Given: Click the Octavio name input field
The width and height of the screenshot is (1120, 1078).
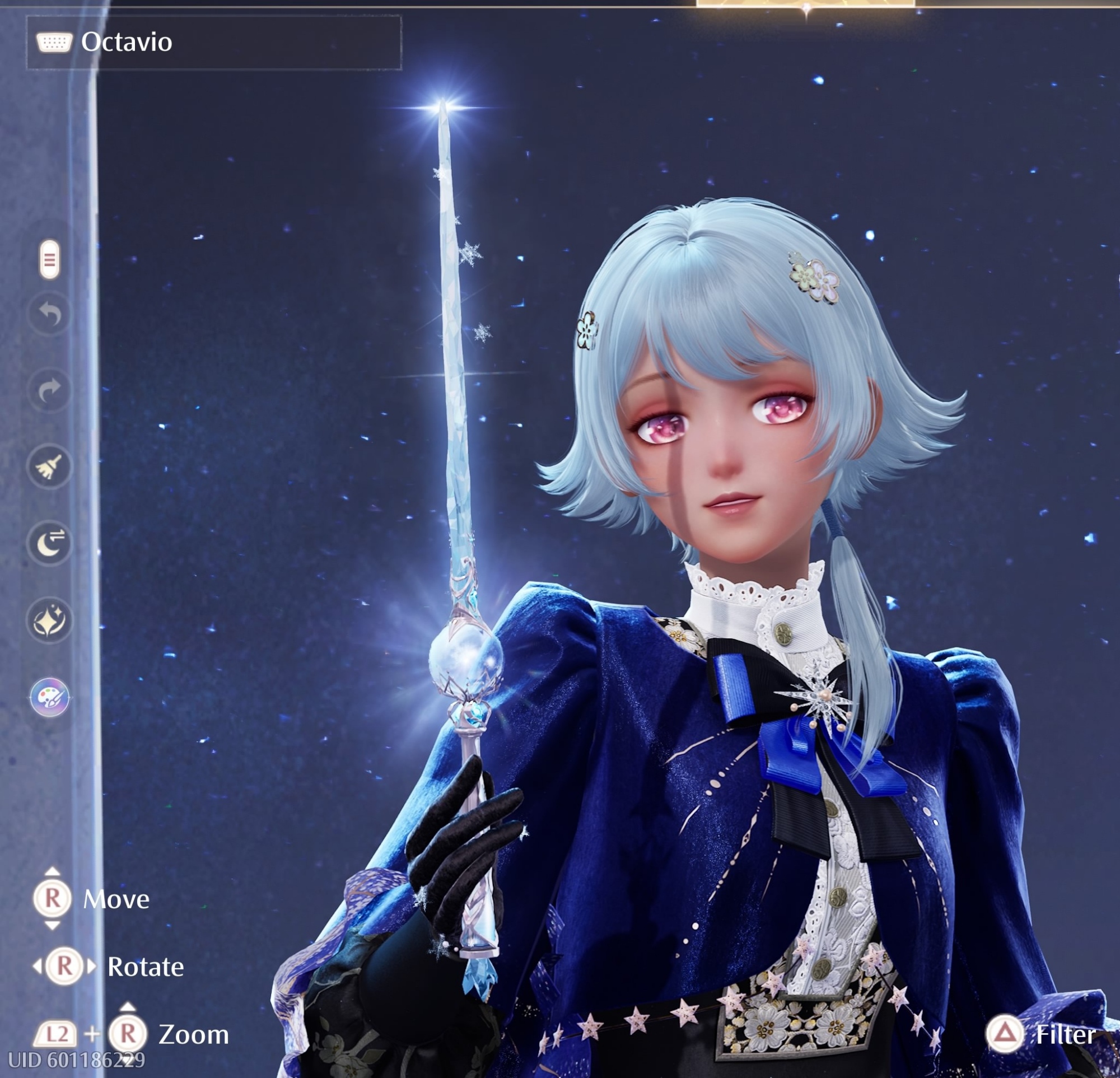Looking at the screenshot, I should pyautogui.click(x=214, y=42).
